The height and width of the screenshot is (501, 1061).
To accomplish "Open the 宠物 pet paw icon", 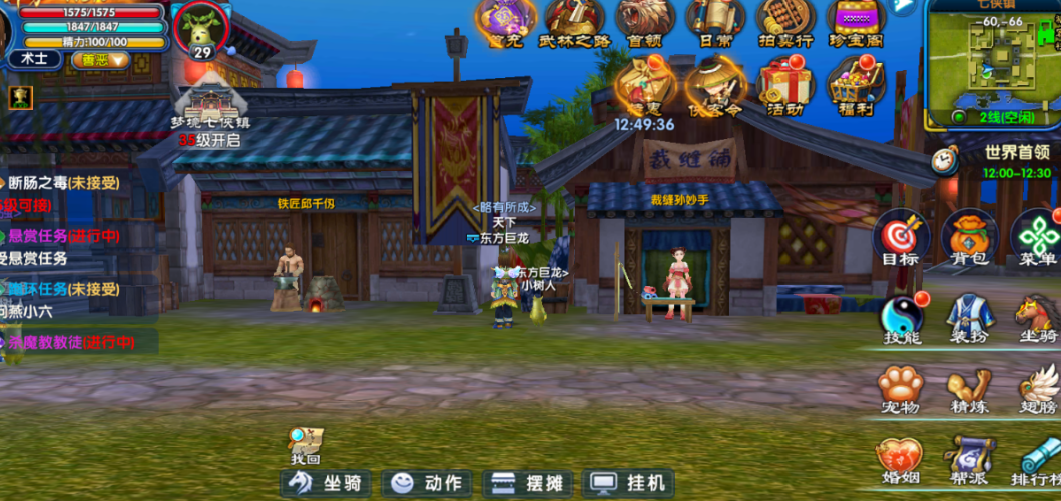I will pyautogui.click(x=900, y=386).
